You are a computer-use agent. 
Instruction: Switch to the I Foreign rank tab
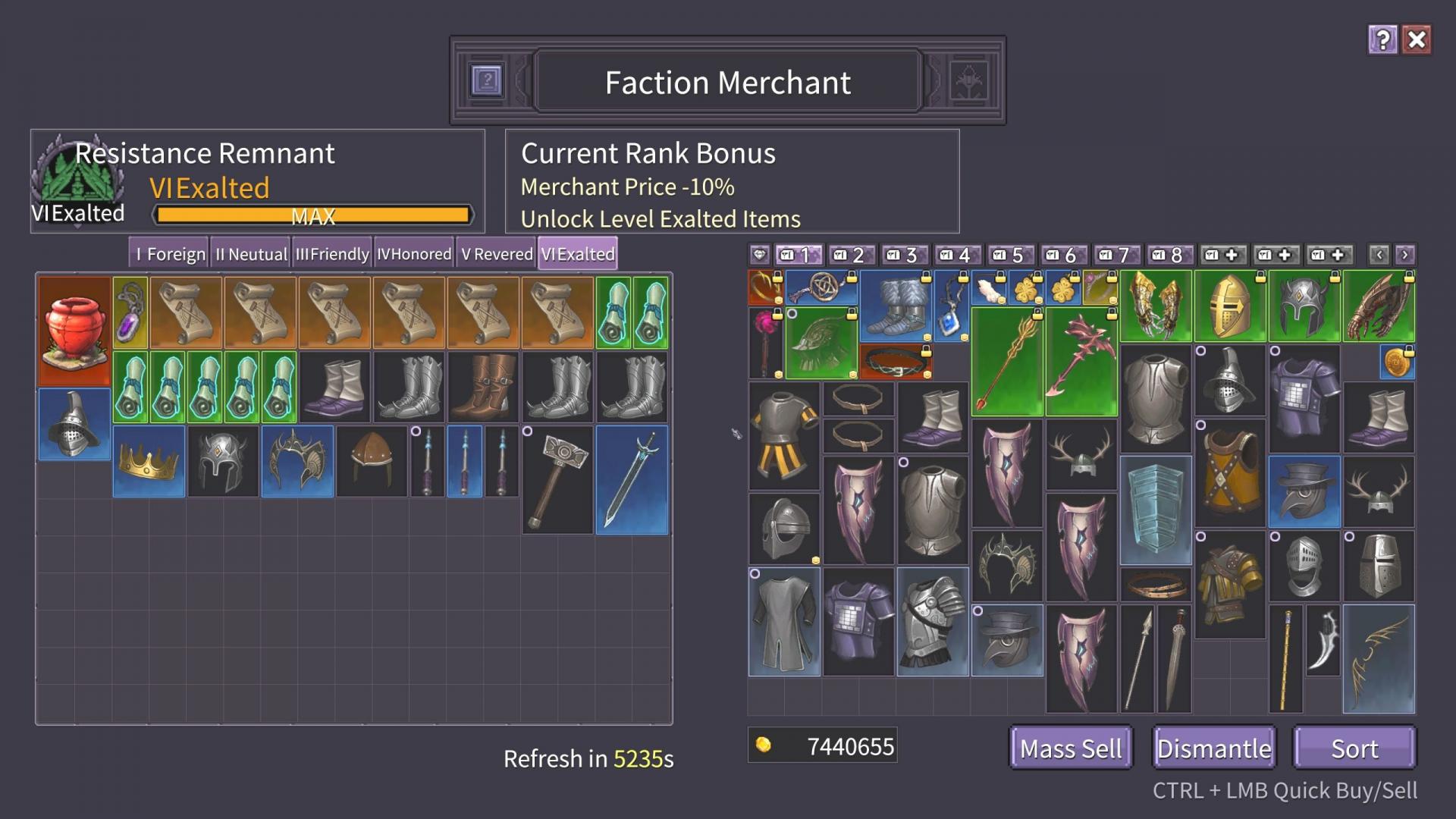click(169, 254)
